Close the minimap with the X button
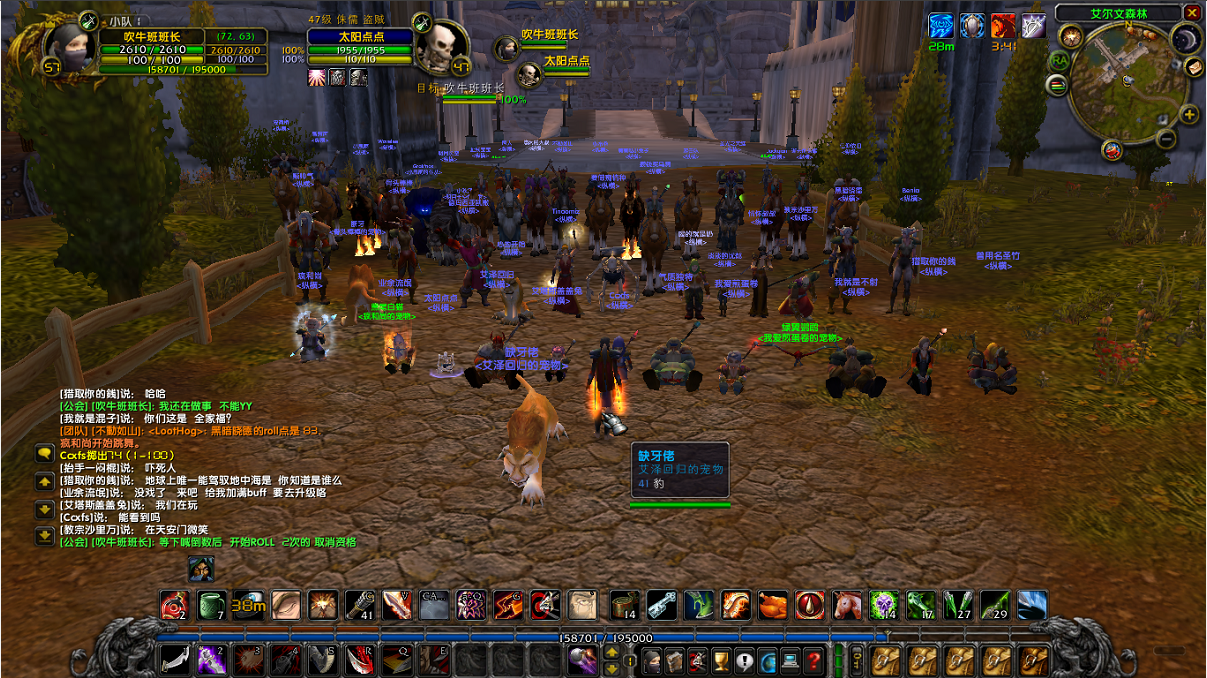The height and width of the screenshot is (678, 1207). [1192, 12]
